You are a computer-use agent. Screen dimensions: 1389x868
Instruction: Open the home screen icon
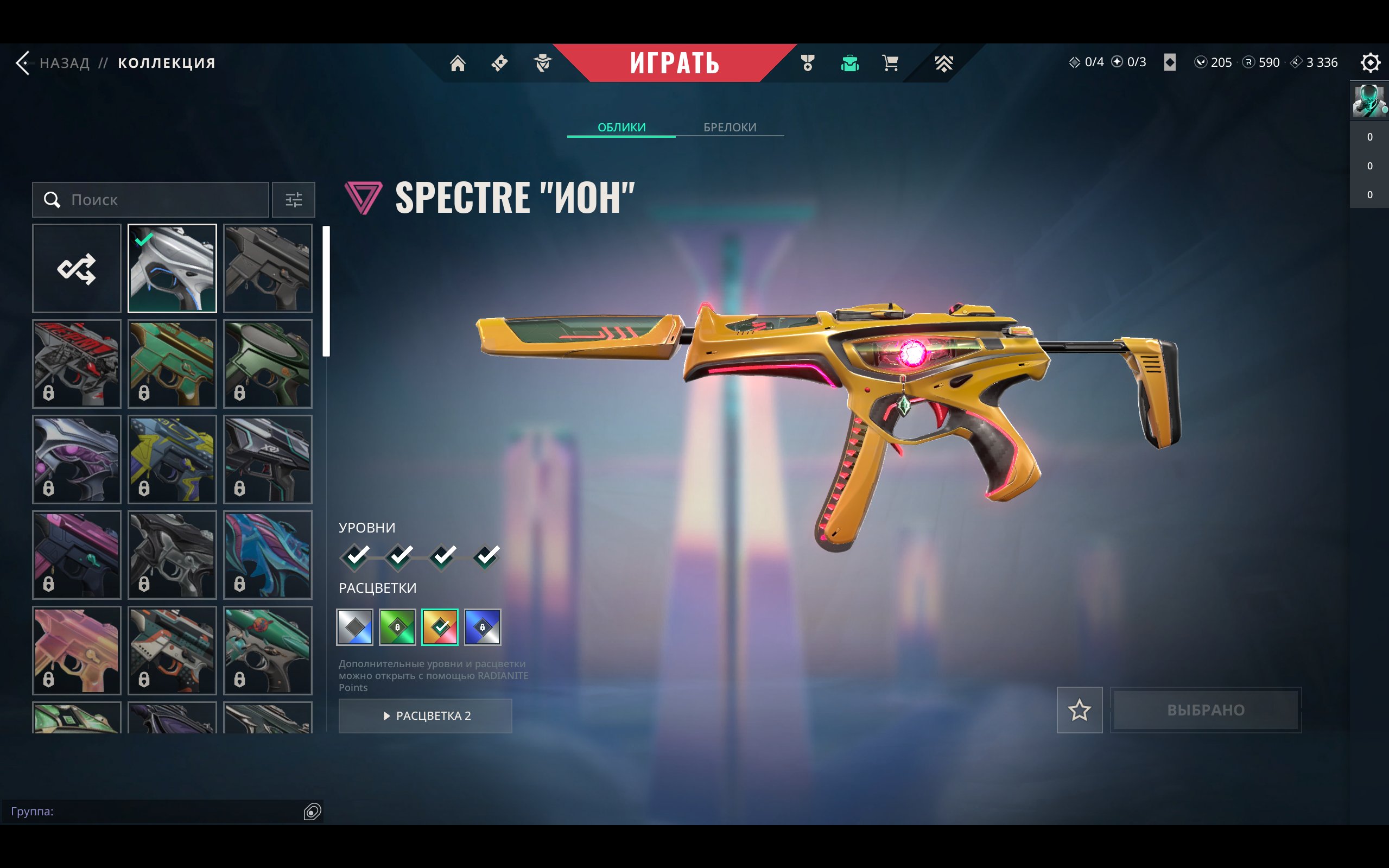(458, 62)
